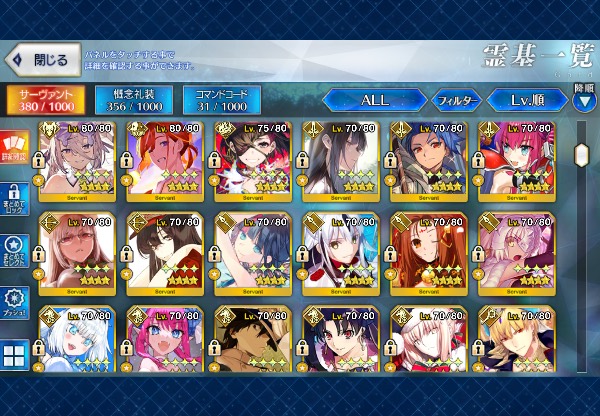Select the white-haired Lv. 80/80 servant card
This screenshot has width=600, height=416.
tap(77, 160)
